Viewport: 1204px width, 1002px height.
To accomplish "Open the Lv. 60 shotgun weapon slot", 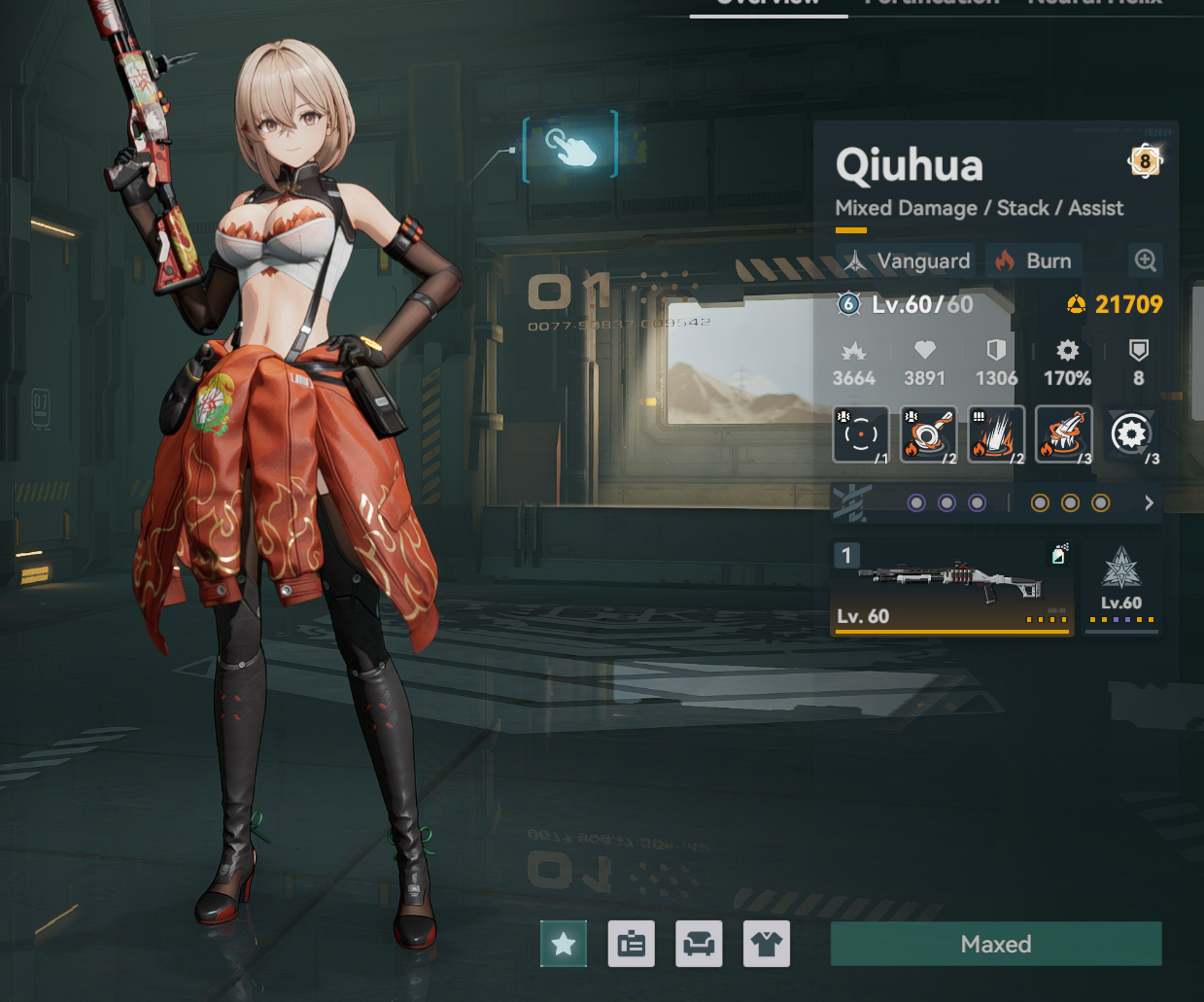I will click(952, 588).
